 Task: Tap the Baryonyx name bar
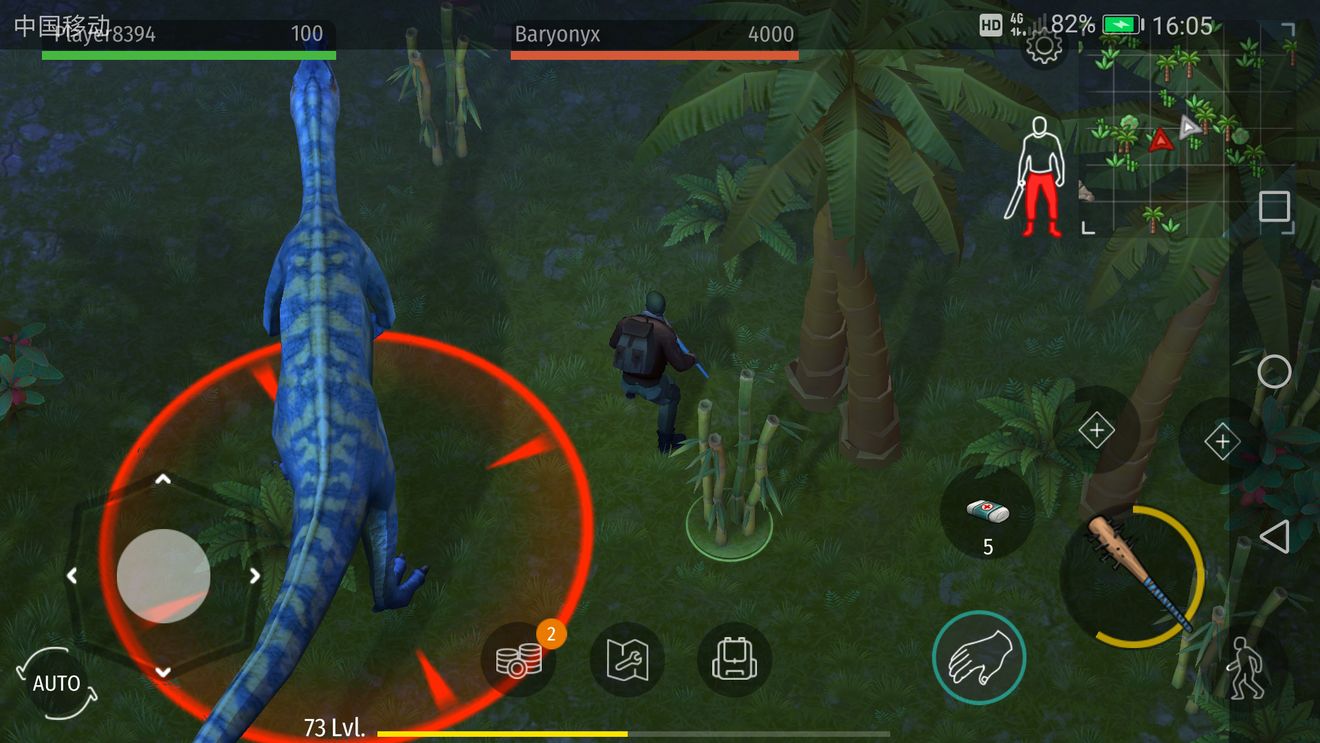coord(654,34)
